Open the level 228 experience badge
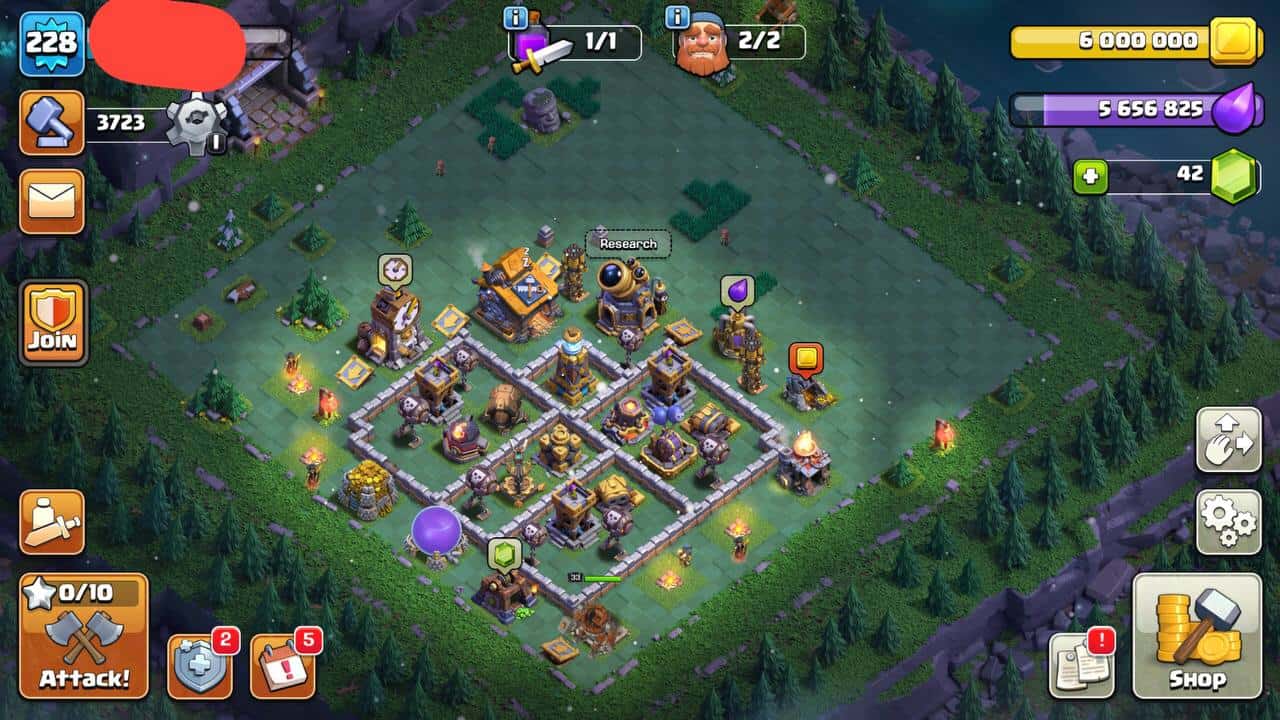Image resolution: width=1280 pixels, height=720 pixels. pyautogui.click(x=51, y=43)
